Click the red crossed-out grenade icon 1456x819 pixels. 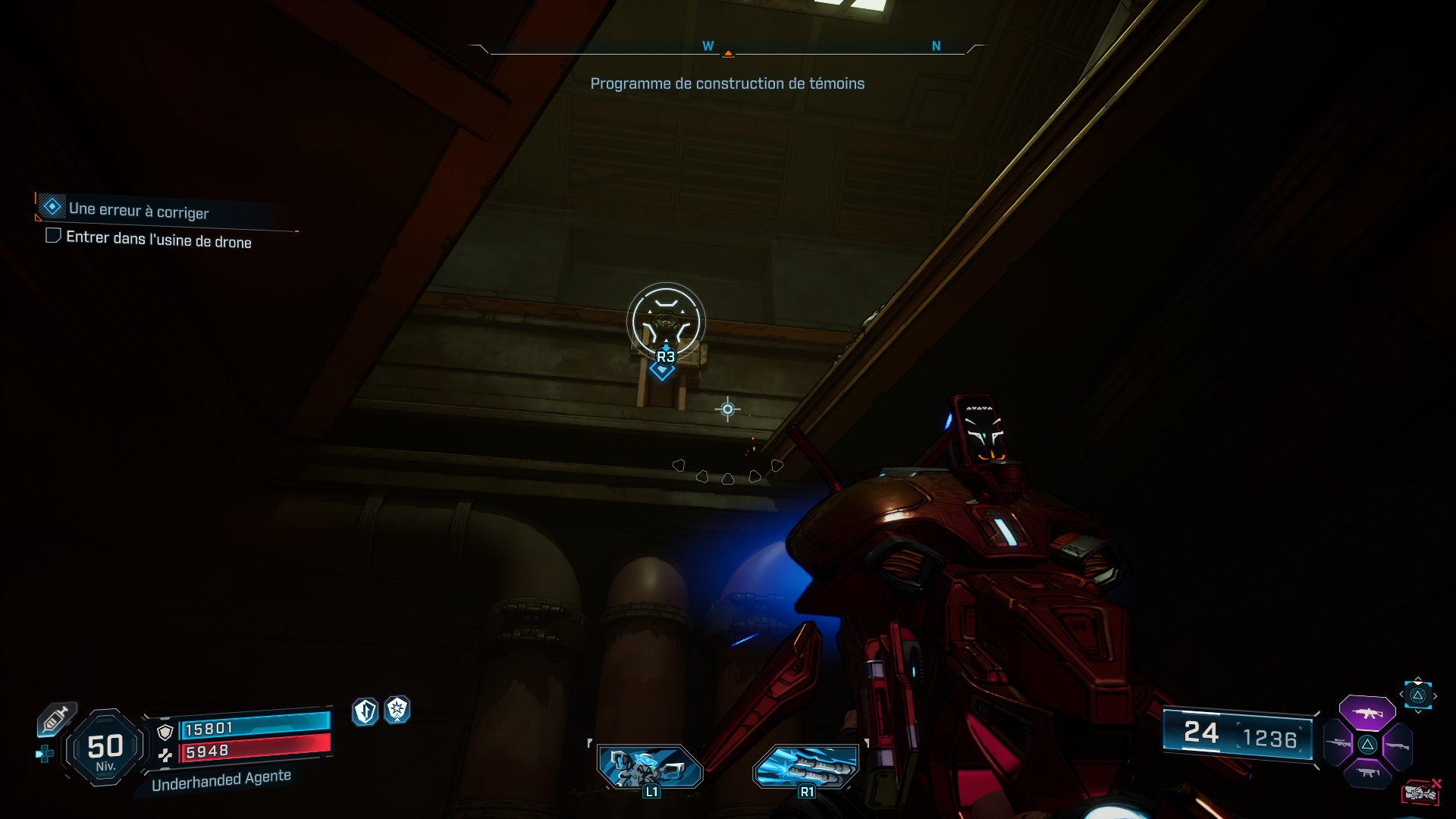click(x=1422, y=792)
